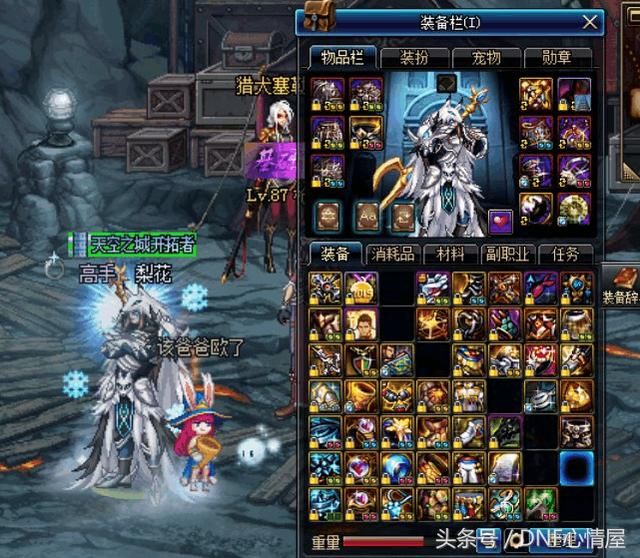Click the pink heart button

pyautogui.click(x=500, y=218)
